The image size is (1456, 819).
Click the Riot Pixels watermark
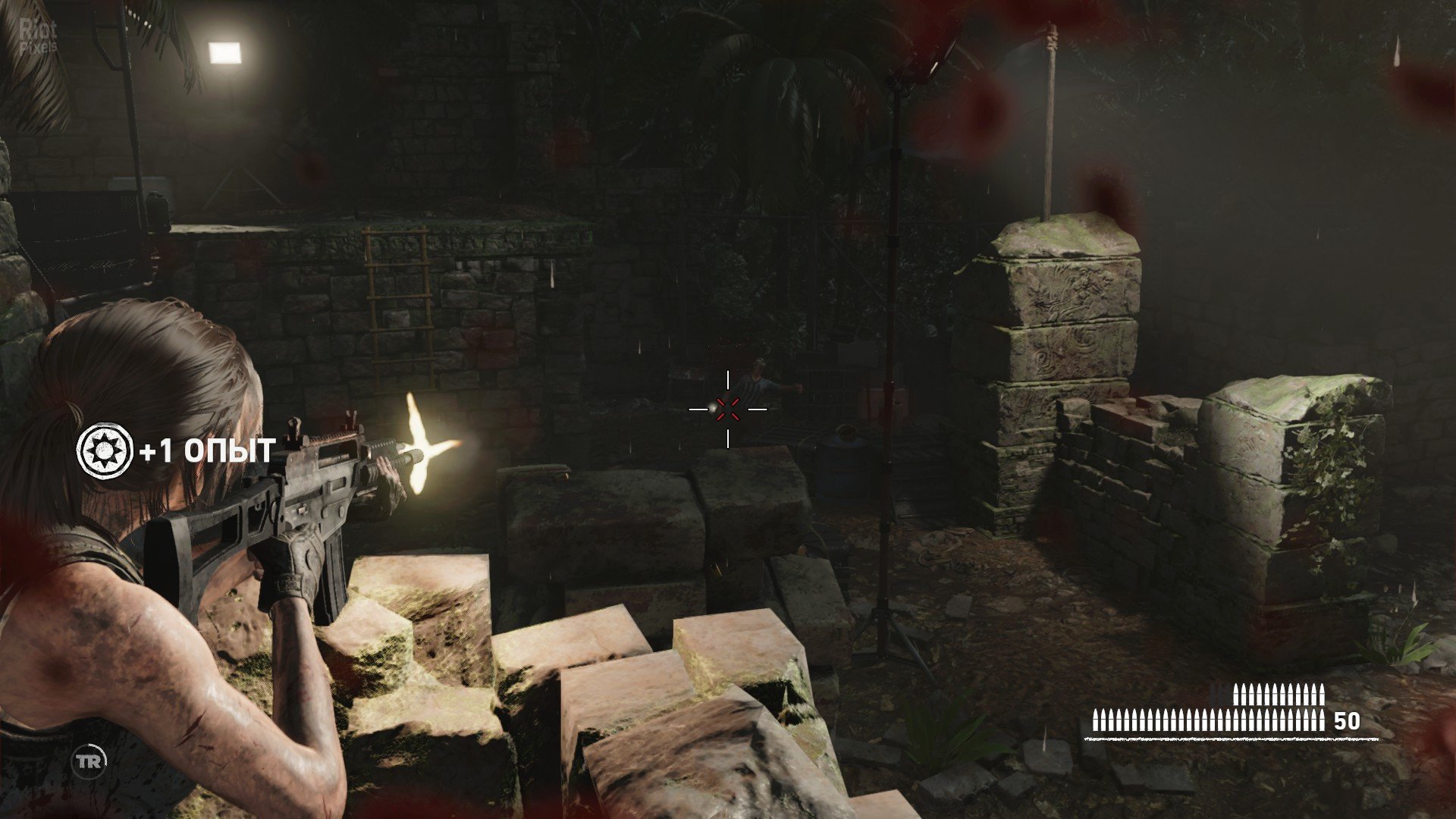(x=38, y=35)
